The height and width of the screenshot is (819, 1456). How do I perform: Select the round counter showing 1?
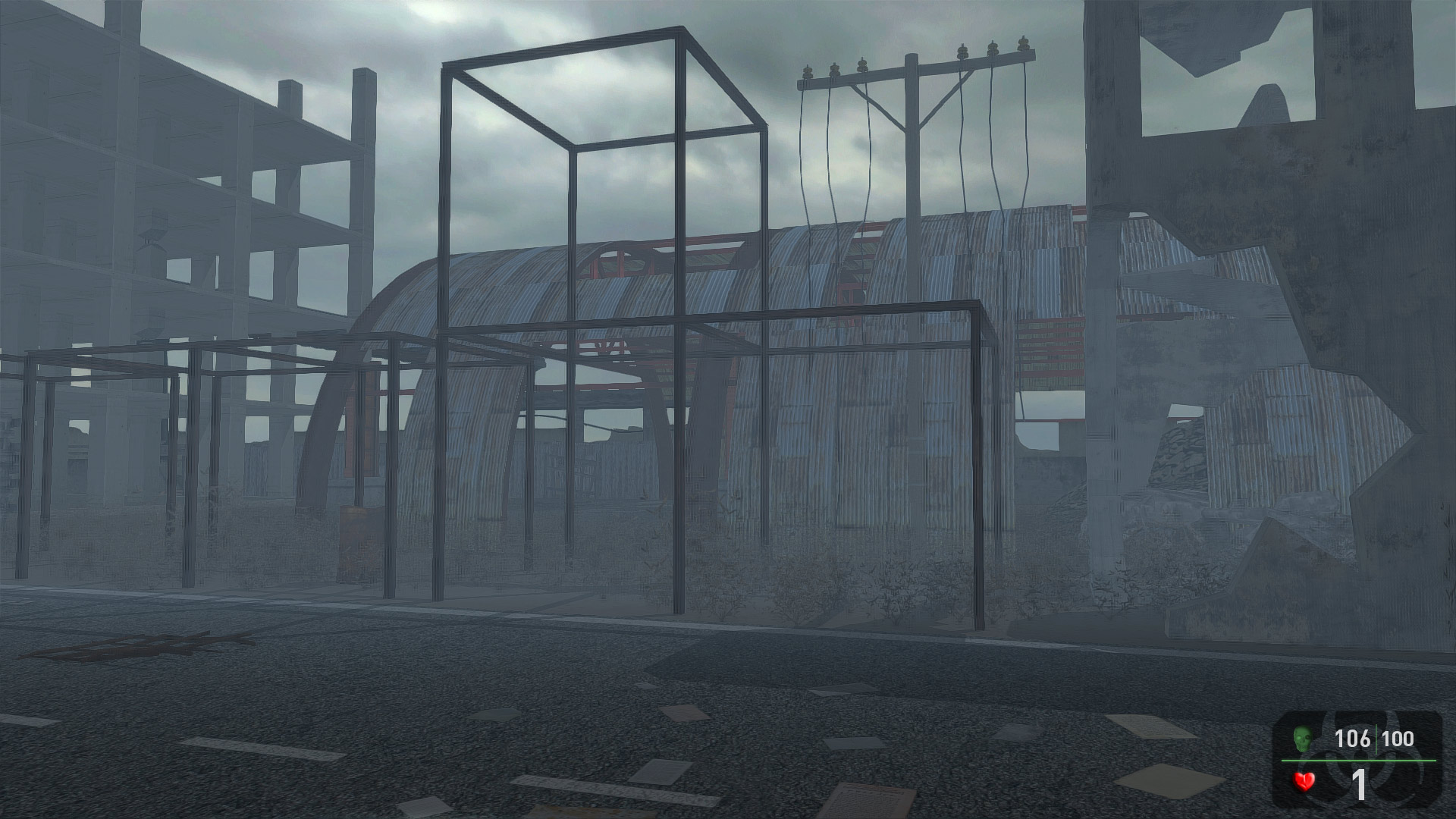[1360, 786]
